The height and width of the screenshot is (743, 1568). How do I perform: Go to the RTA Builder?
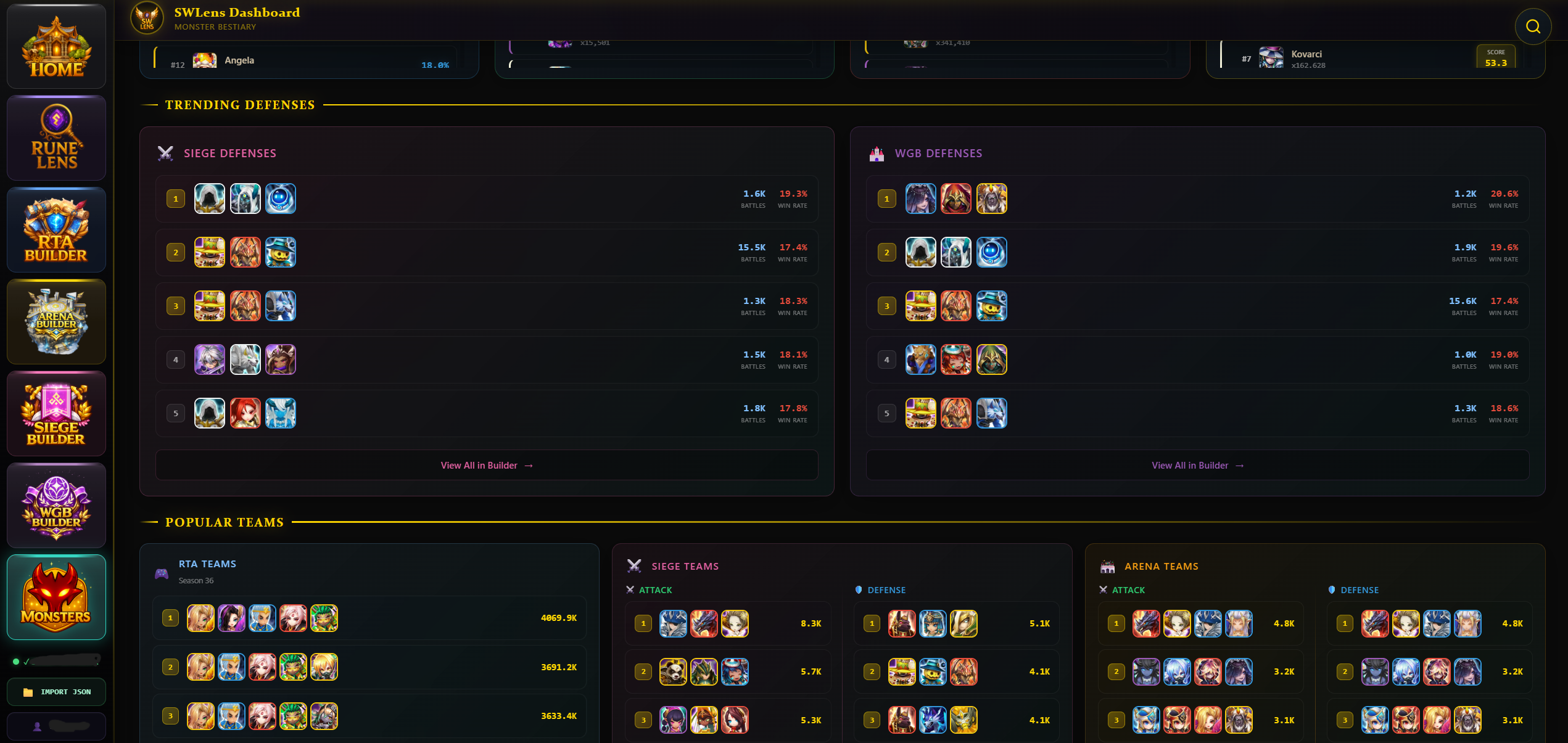coord(56,230)
